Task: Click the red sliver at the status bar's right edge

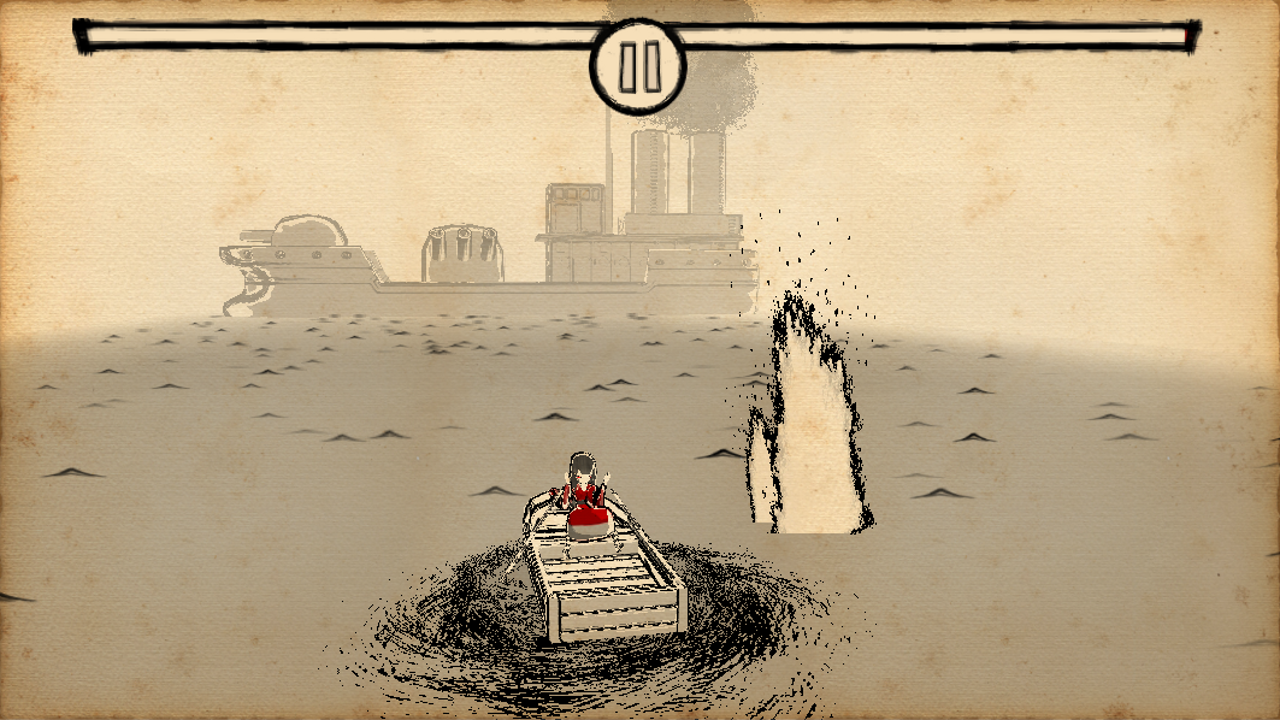Action: pyautogui.click(x=1187, y=35)
